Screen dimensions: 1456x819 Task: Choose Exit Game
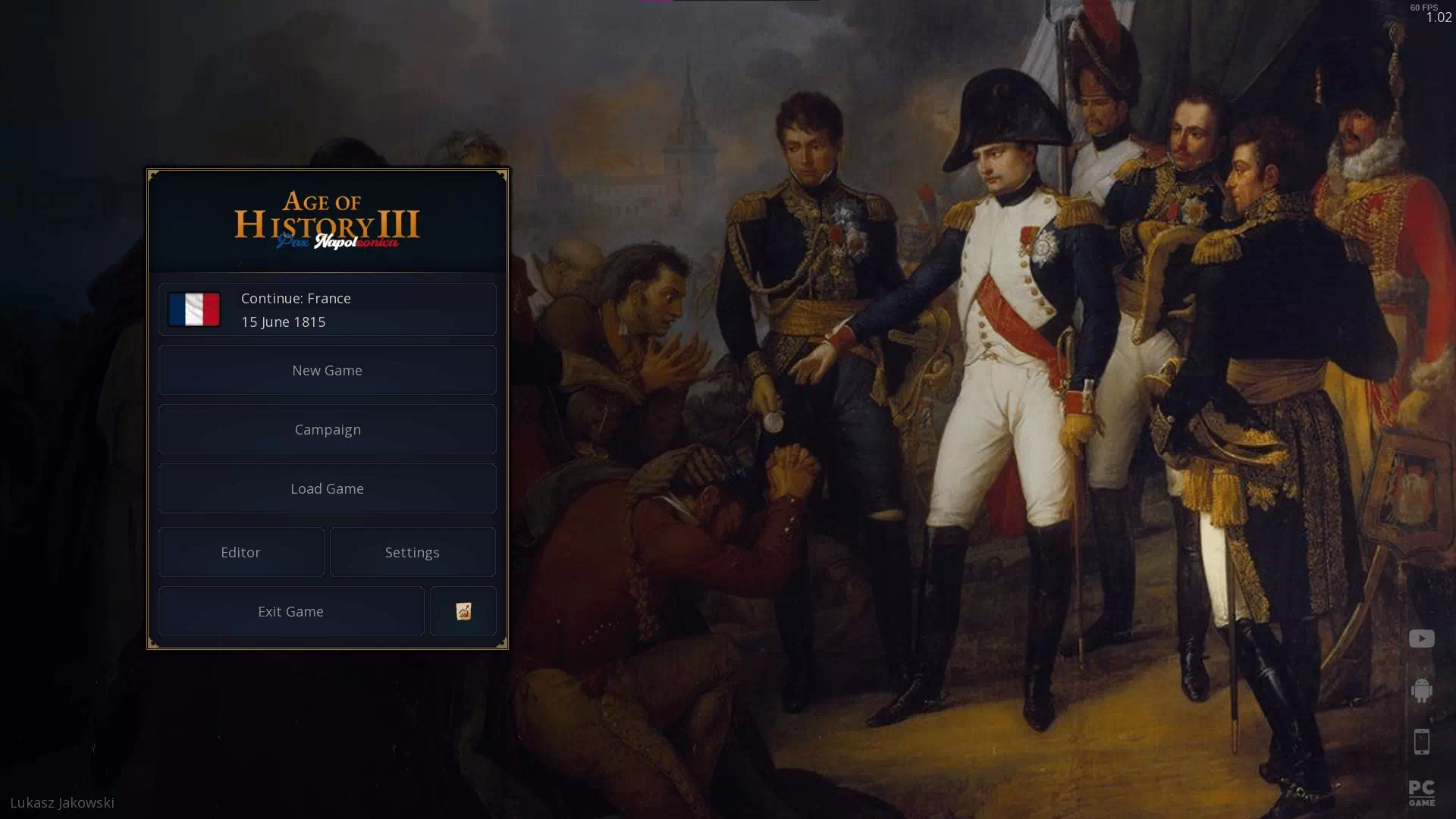coord(290,611)
